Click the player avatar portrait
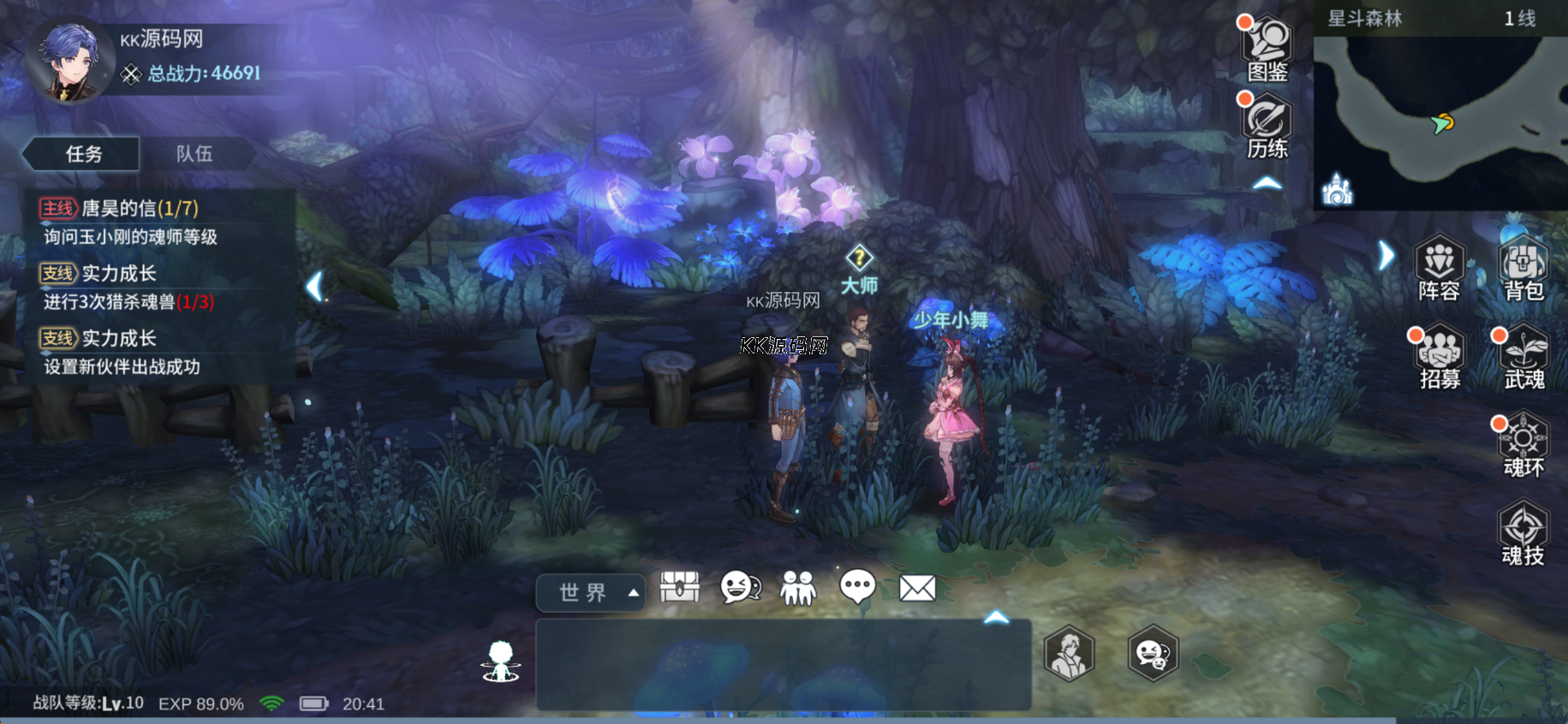The width and height of the screenshot is (1568, 724). (x=69, y=62)
